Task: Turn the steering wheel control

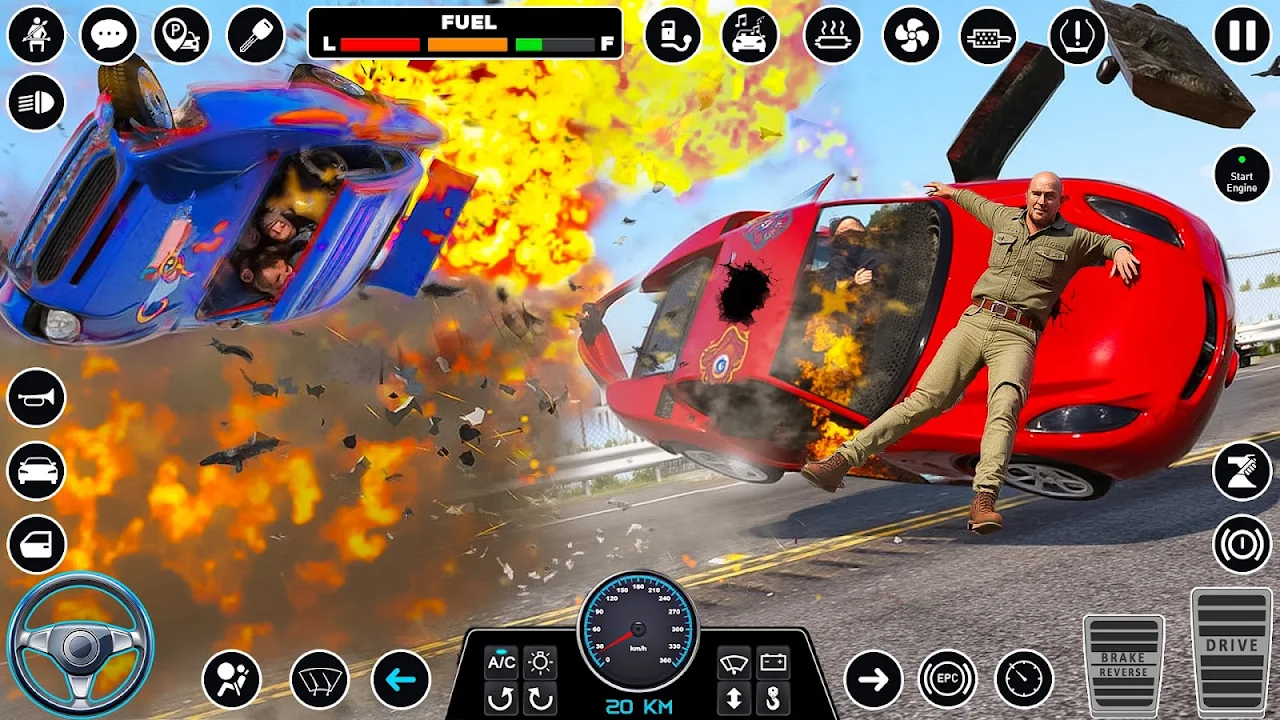Action: 80,645
